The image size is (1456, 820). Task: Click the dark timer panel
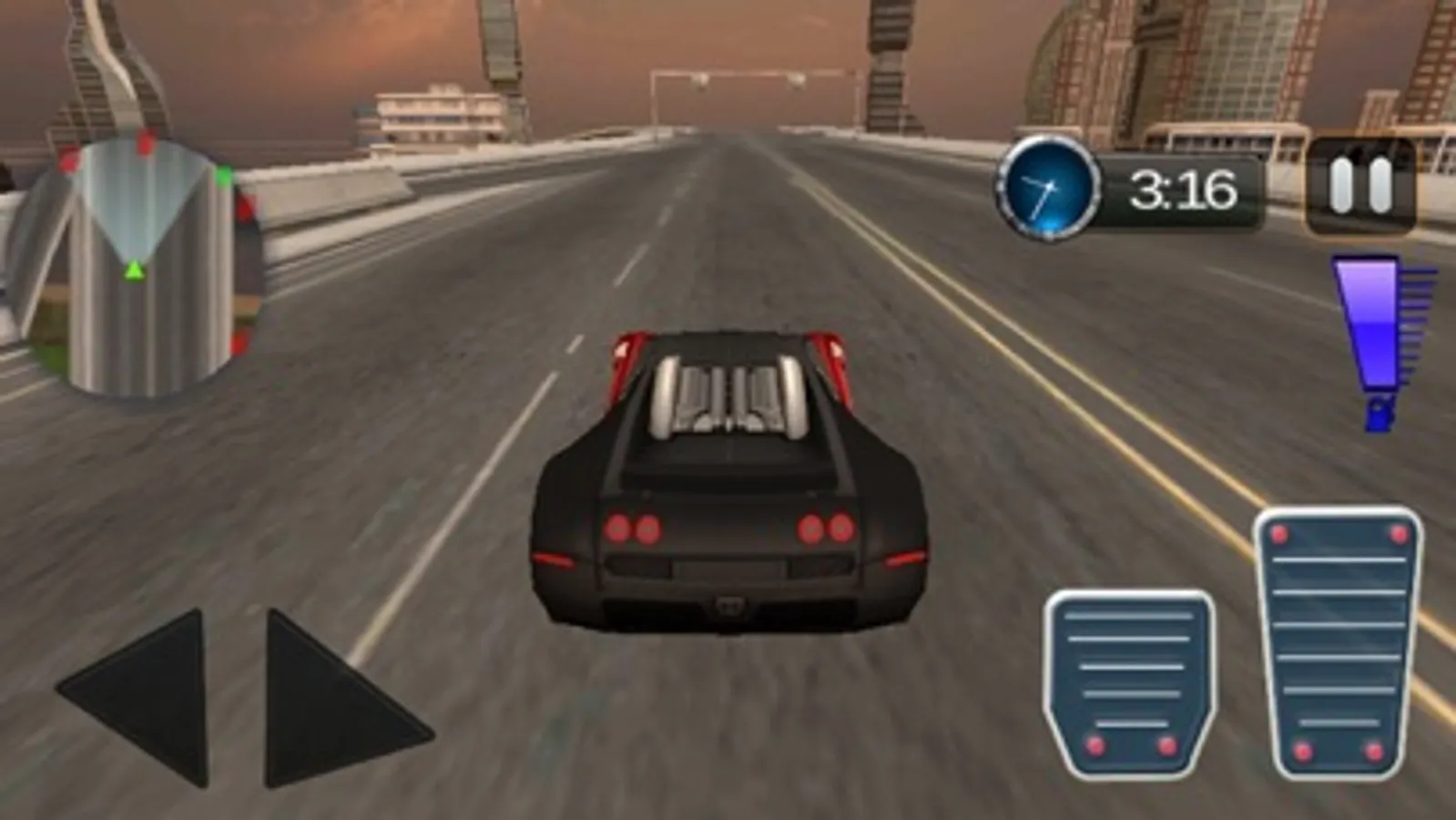click(1175, 189)
